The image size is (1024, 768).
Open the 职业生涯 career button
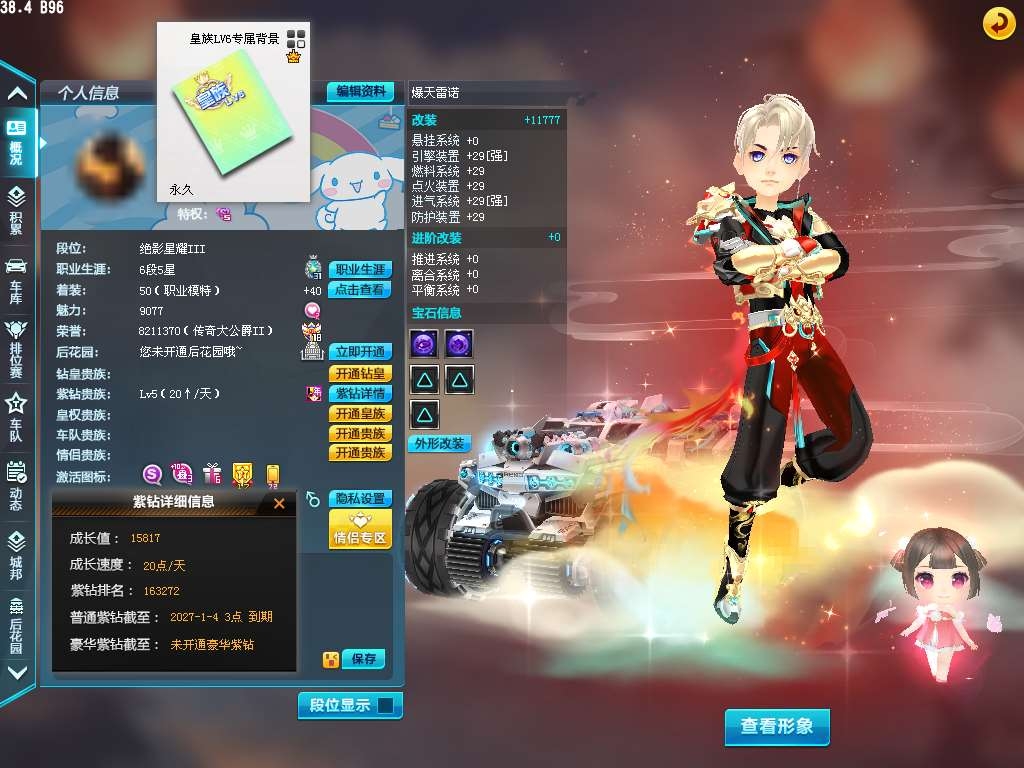tap(360, 270)
